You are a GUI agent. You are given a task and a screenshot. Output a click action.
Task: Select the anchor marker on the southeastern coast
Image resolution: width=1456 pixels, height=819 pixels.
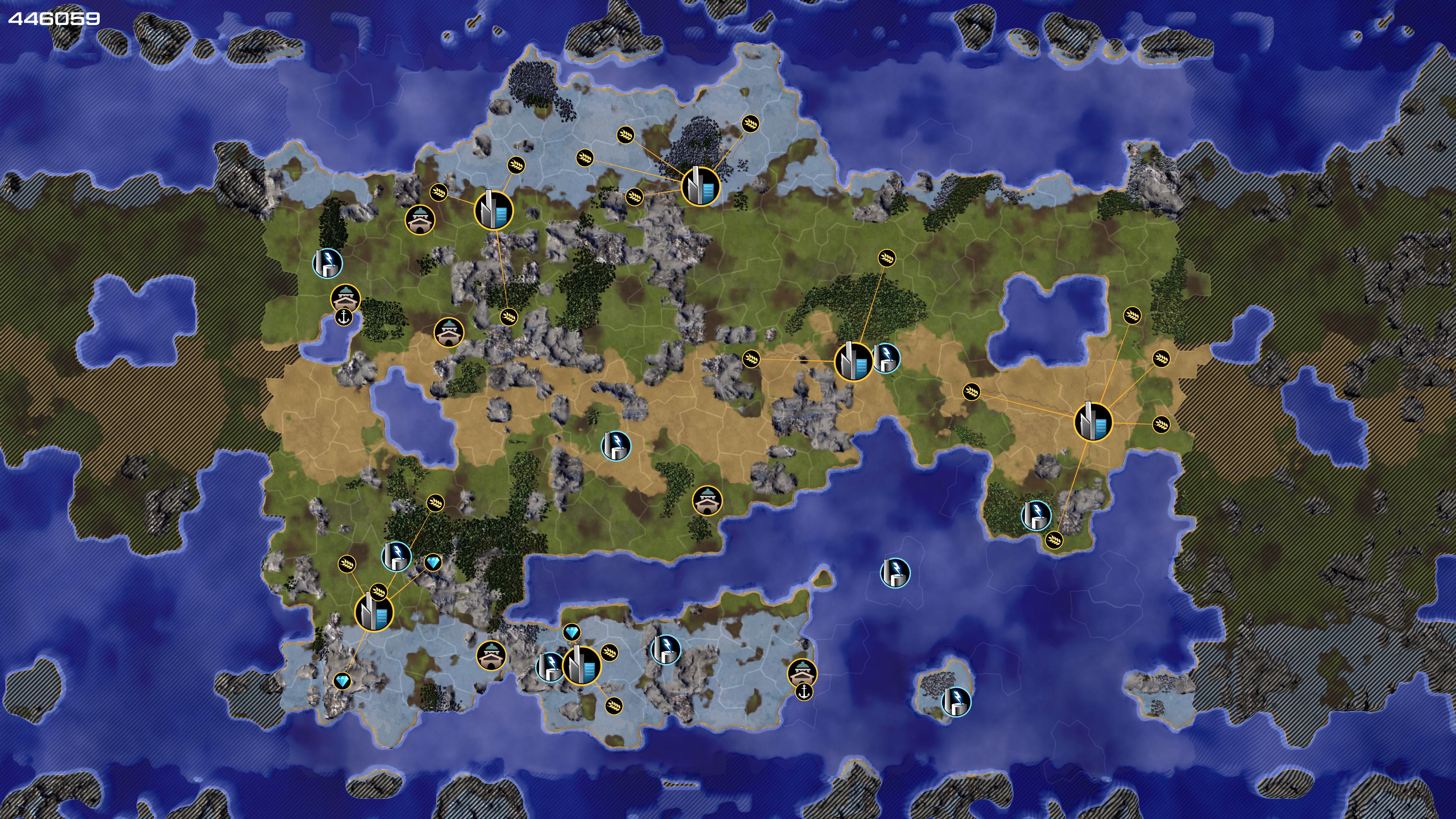(804, 691)
